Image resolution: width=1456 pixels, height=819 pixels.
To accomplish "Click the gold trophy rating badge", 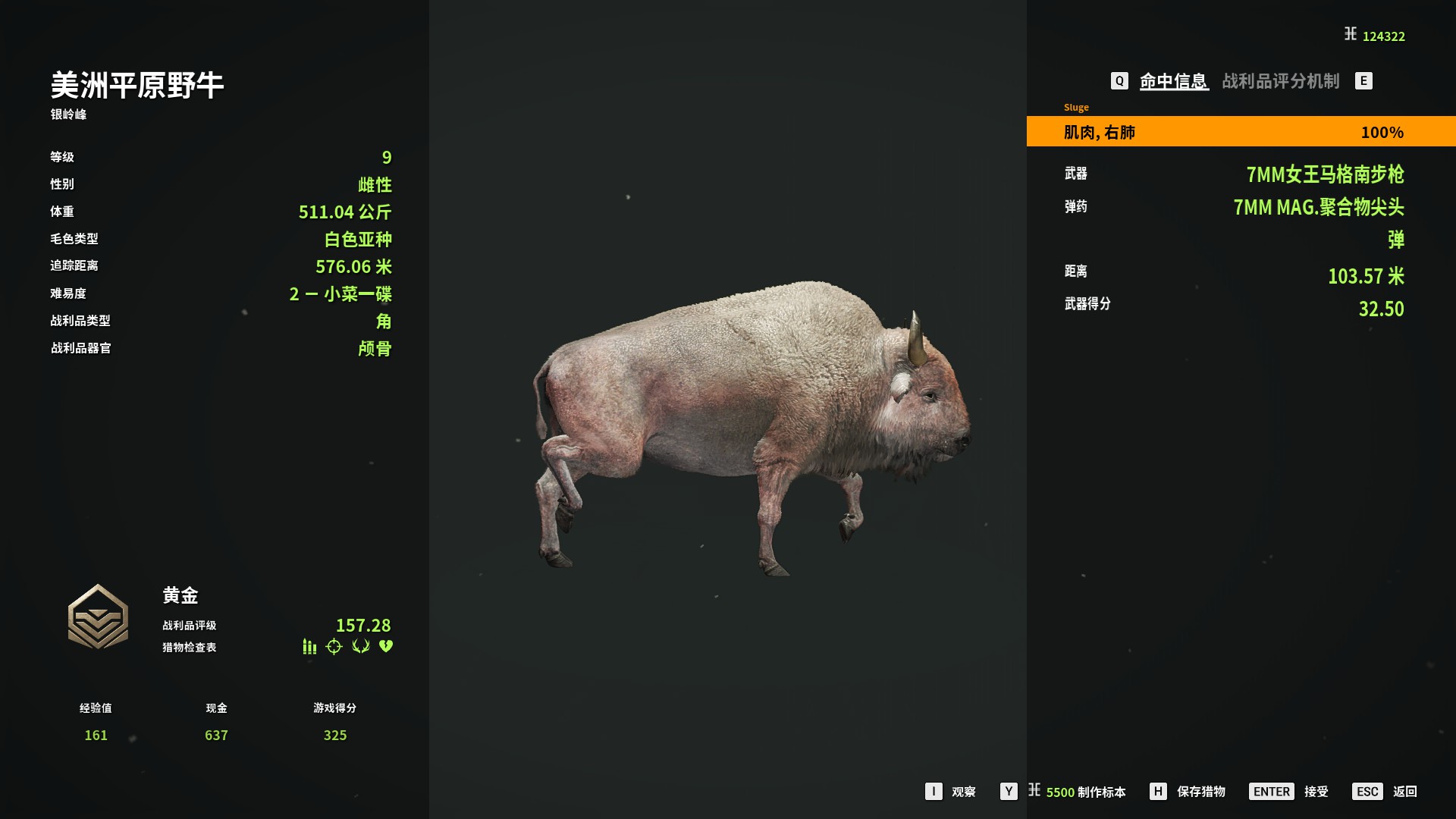I will pos(98,617).
